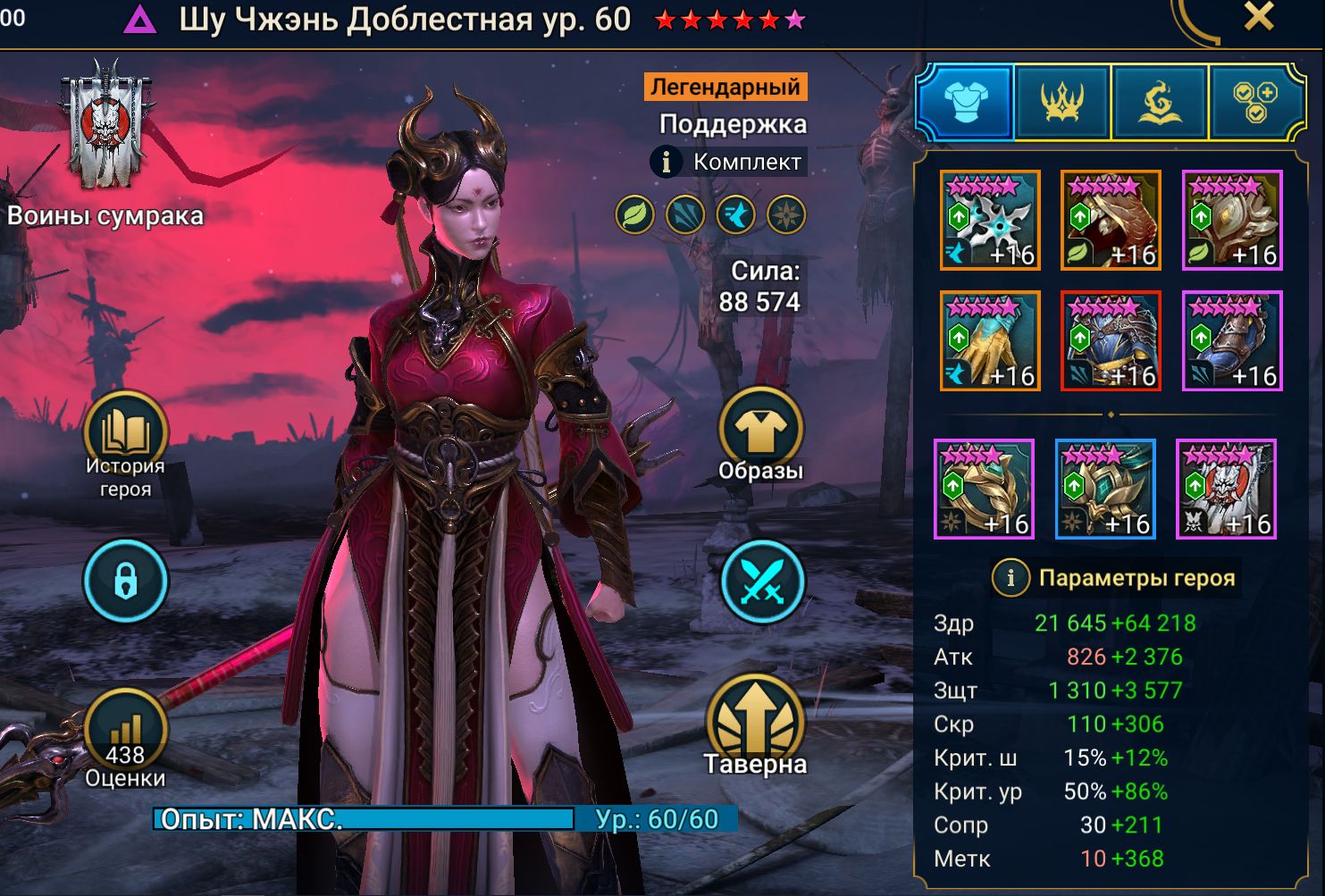This screenshot has height=896, width=1325.
Task: Close the hero screen with the X
Action: (1258, 17)
